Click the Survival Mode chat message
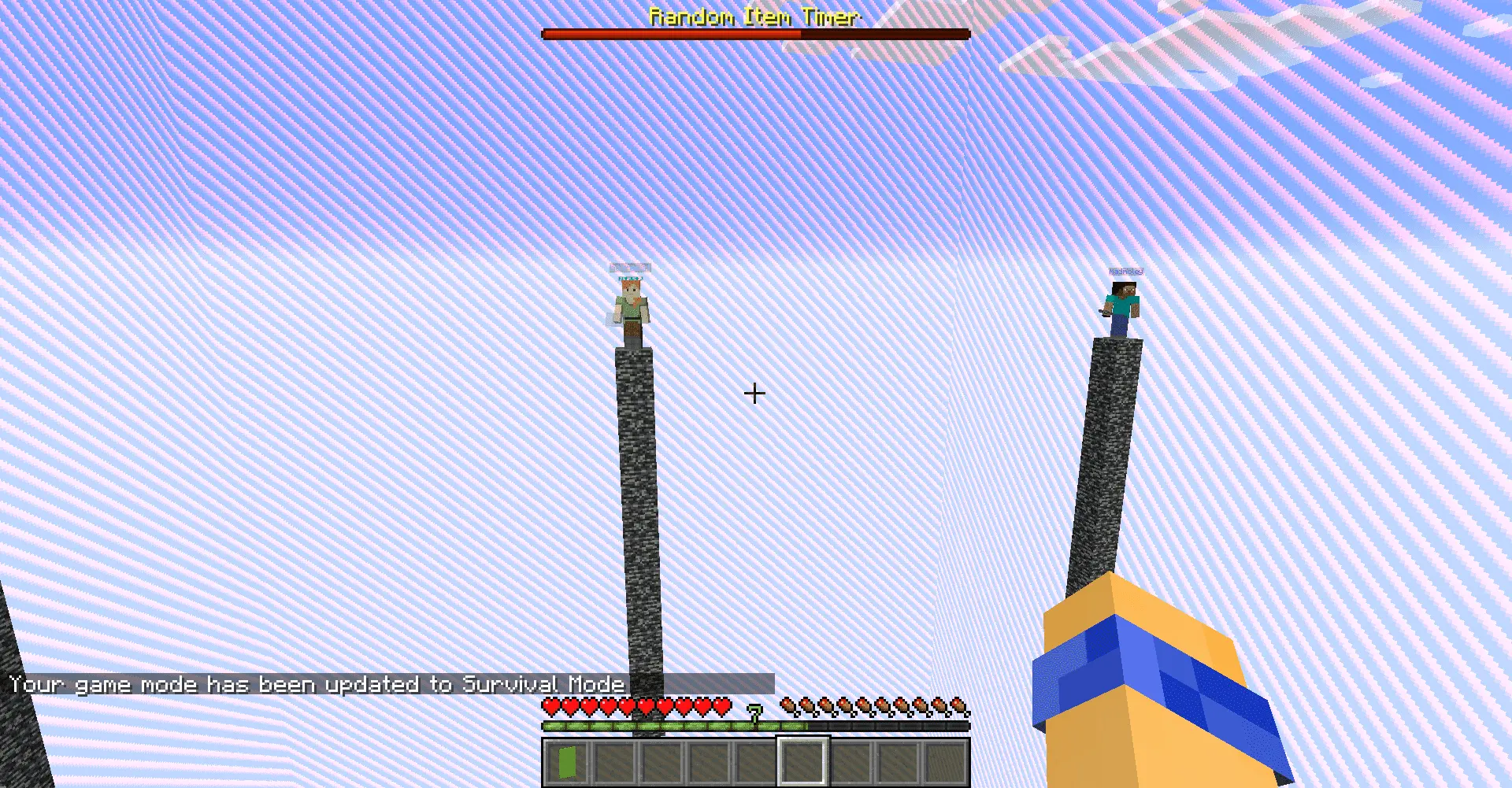 pos(315,684)
